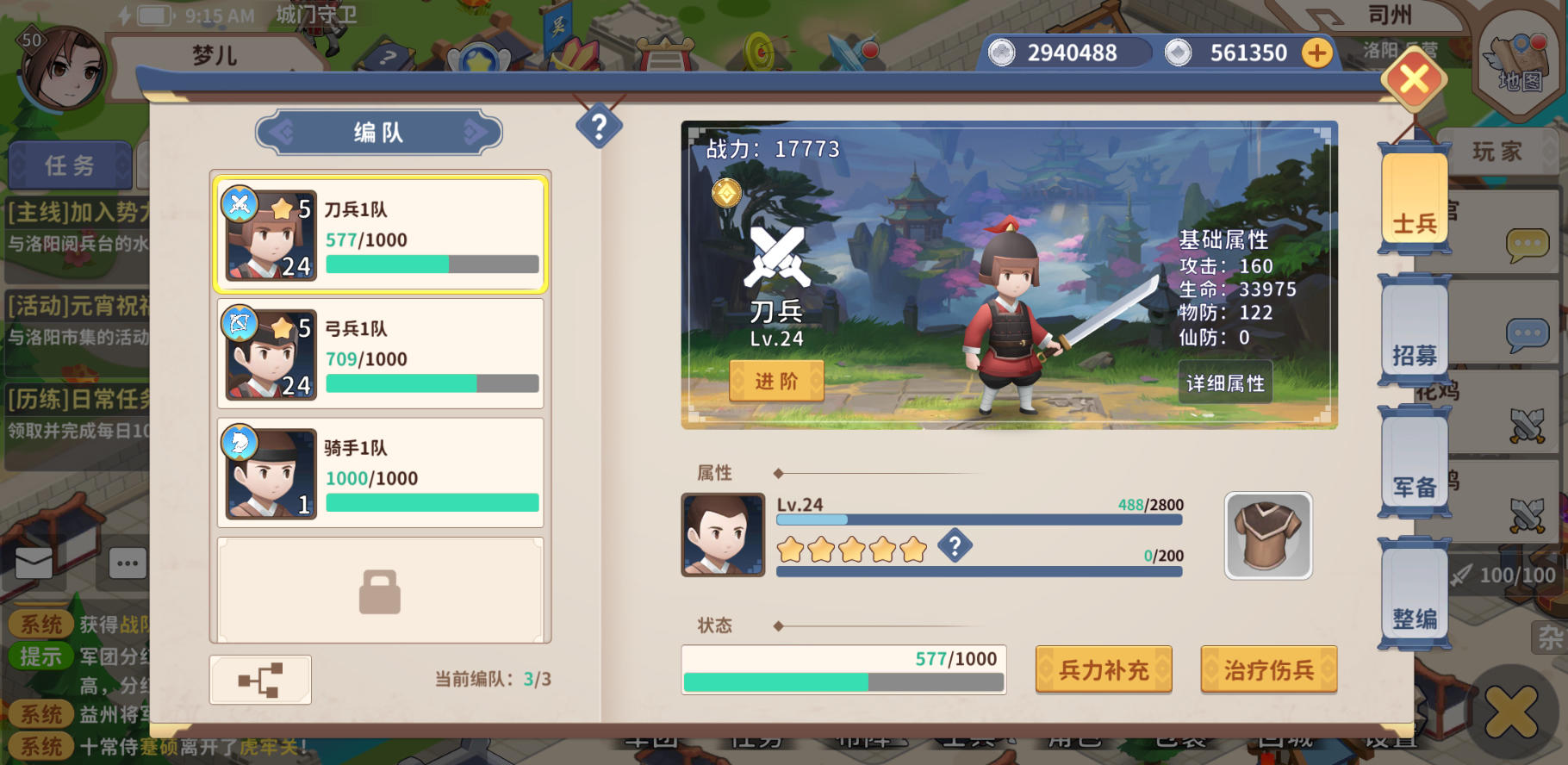Click the + to purchase more gems
1568x765 pixels.
1316,52
